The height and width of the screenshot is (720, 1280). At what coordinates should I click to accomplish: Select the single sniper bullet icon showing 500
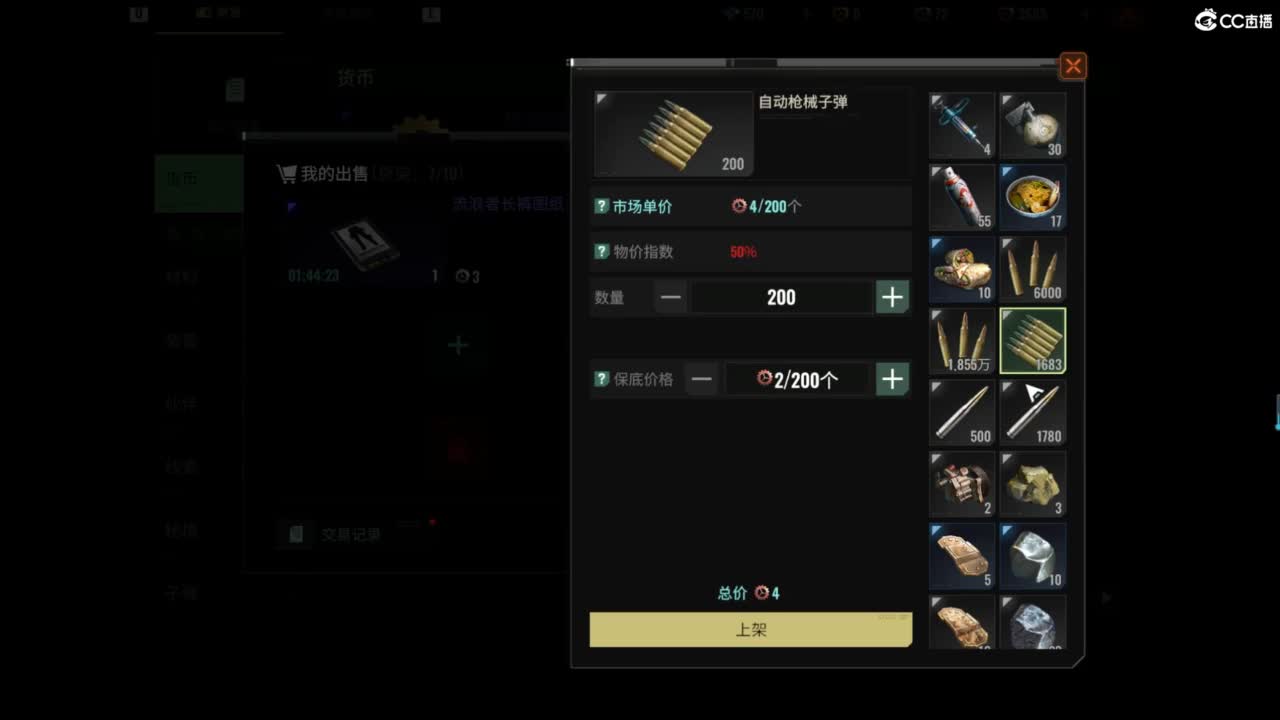(x=961, y=412)
